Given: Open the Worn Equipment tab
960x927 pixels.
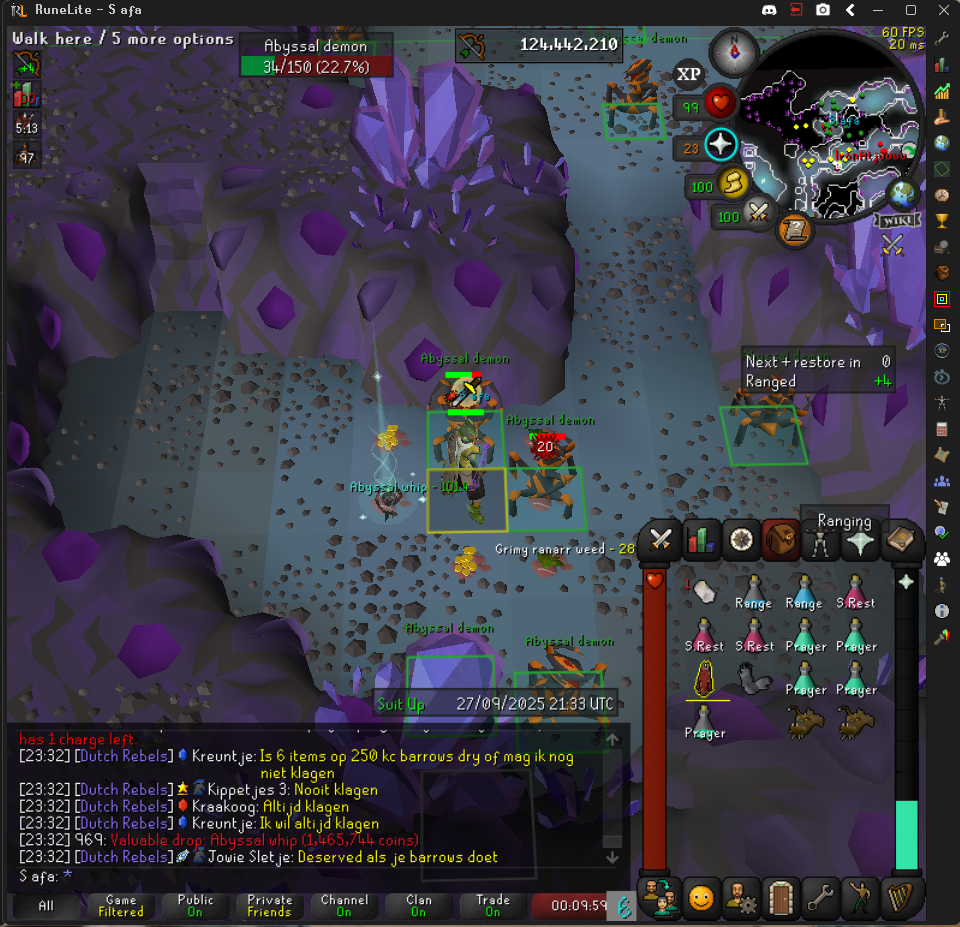Looking at the screenshot, I should pos(821,542).
